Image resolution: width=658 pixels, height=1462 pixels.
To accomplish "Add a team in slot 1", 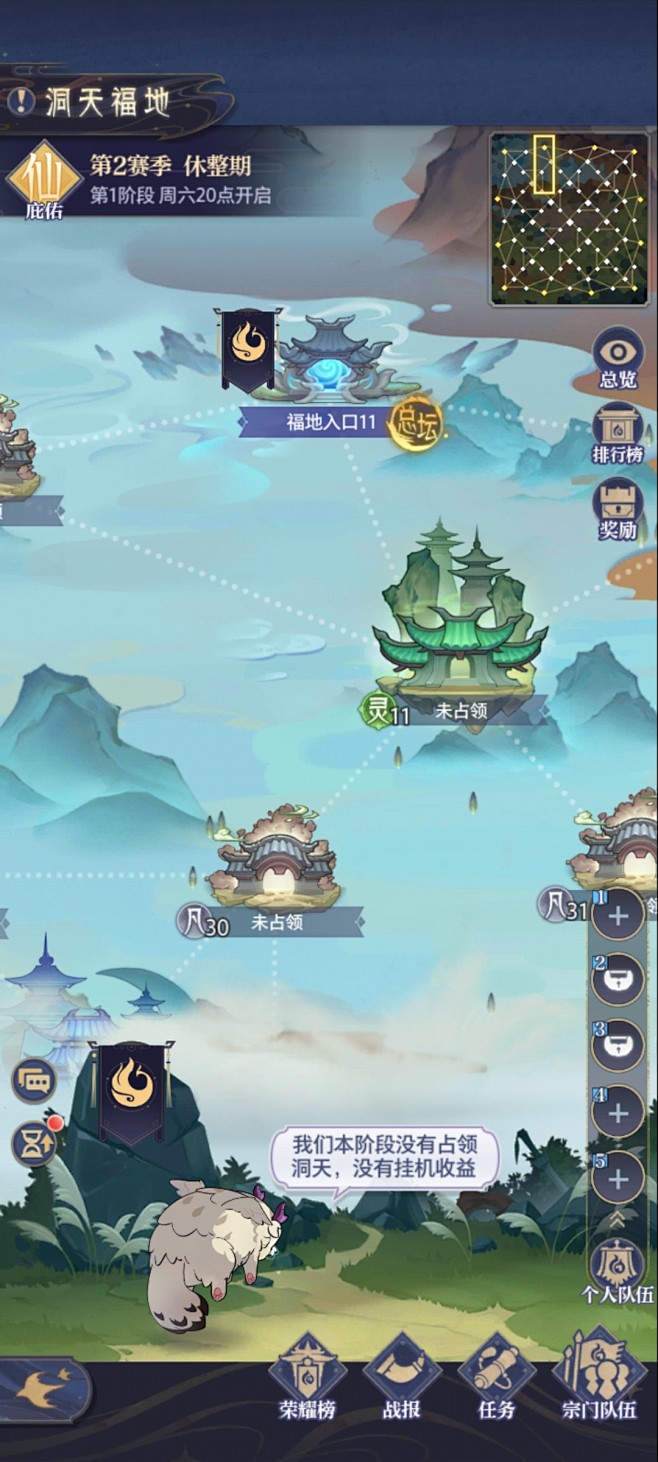I will pyautogui.click(x=618, y=916).
